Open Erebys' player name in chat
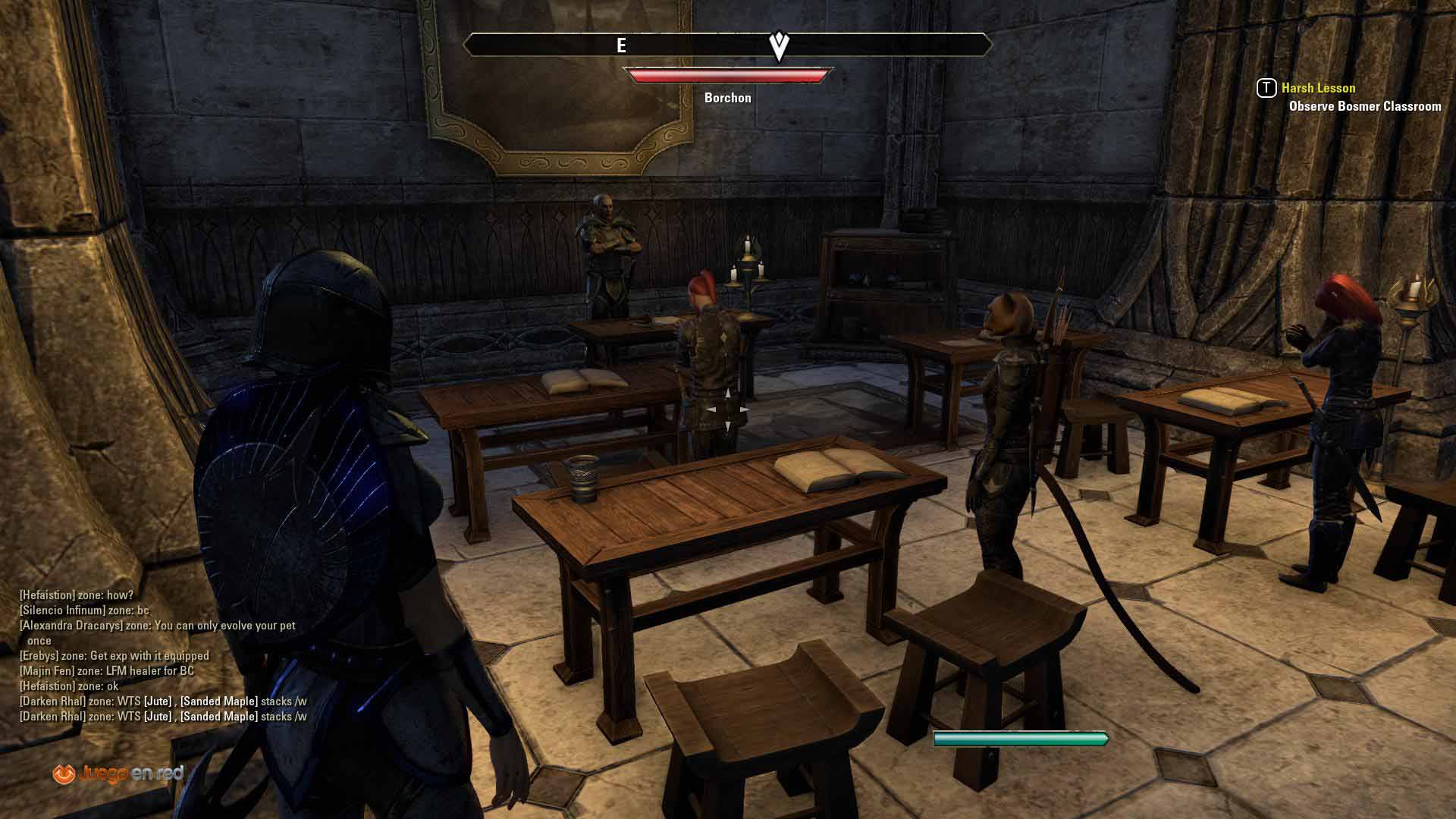 coord(39,656)
